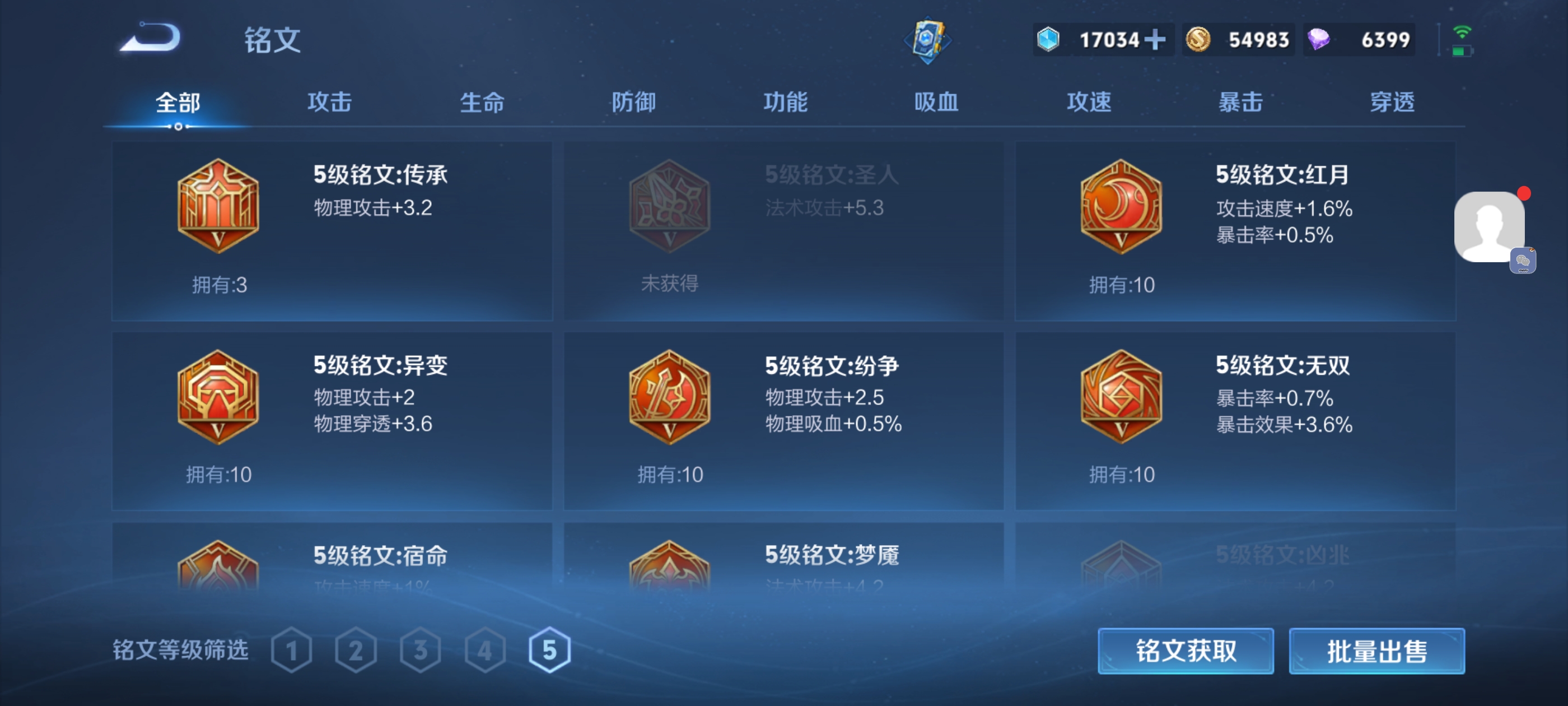Tap the back arrow beside 铭文 title

tap(149, 38)
